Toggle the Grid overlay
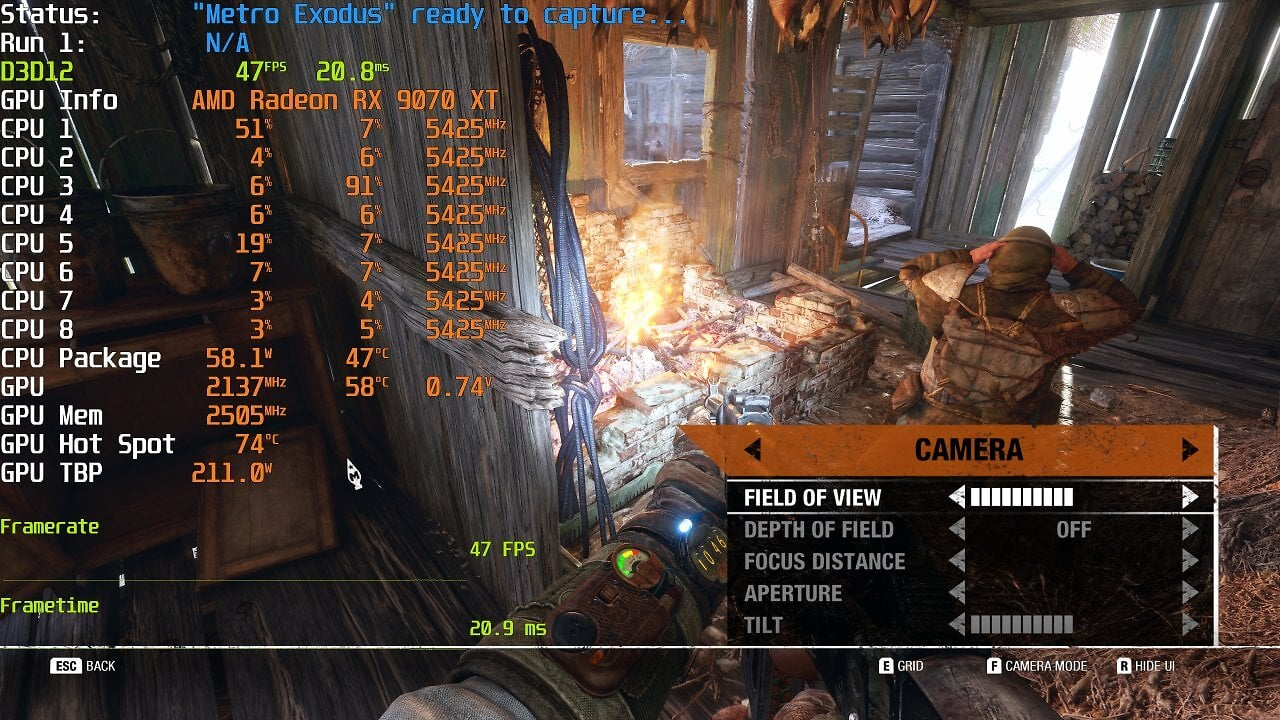 (x=901, y=666)
